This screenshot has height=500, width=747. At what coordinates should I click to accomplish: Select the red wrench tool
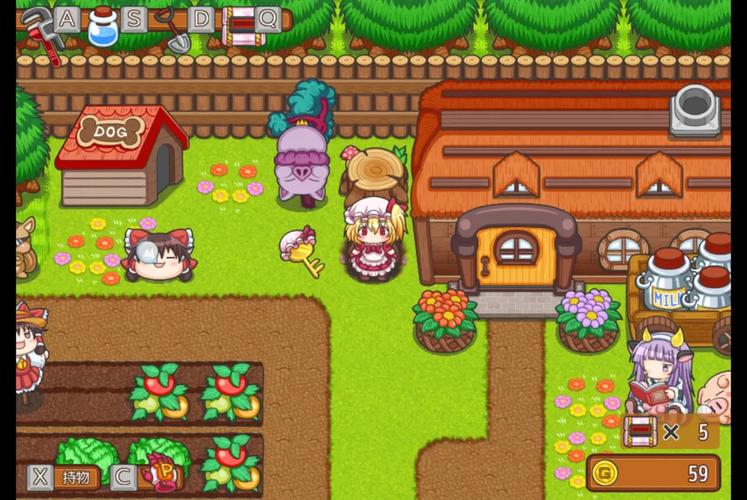tap(38, 32)
